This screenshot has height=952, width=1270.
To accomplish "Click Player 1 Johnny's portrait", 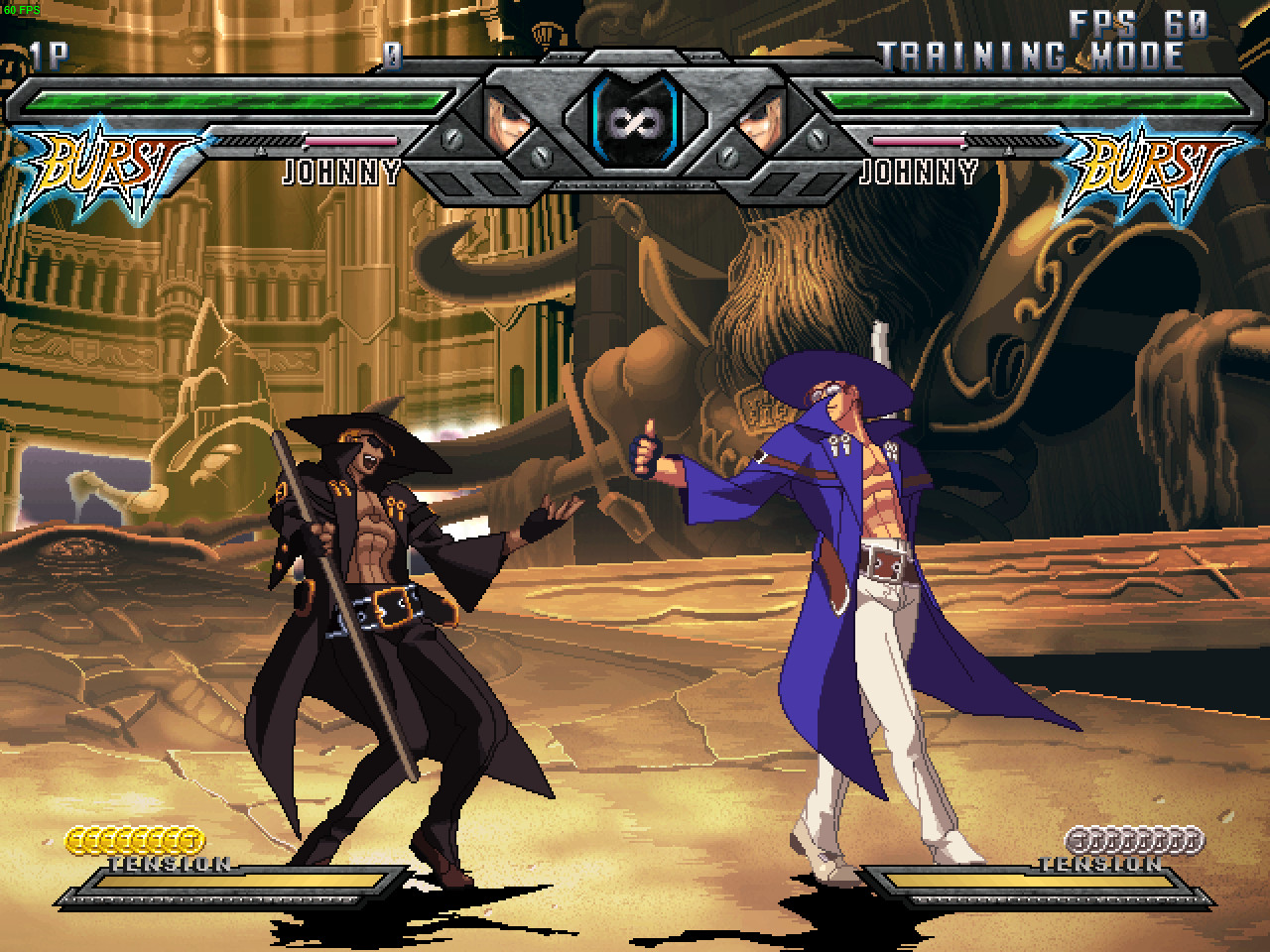I will tap(506, 121).
